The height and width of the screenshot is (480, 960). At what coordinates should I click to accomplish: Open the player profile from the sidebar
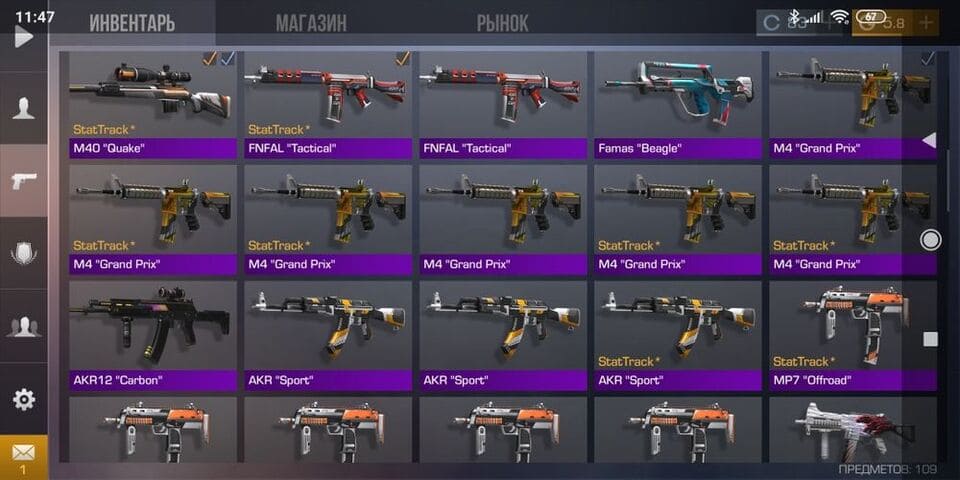click(x=23, y=109)
